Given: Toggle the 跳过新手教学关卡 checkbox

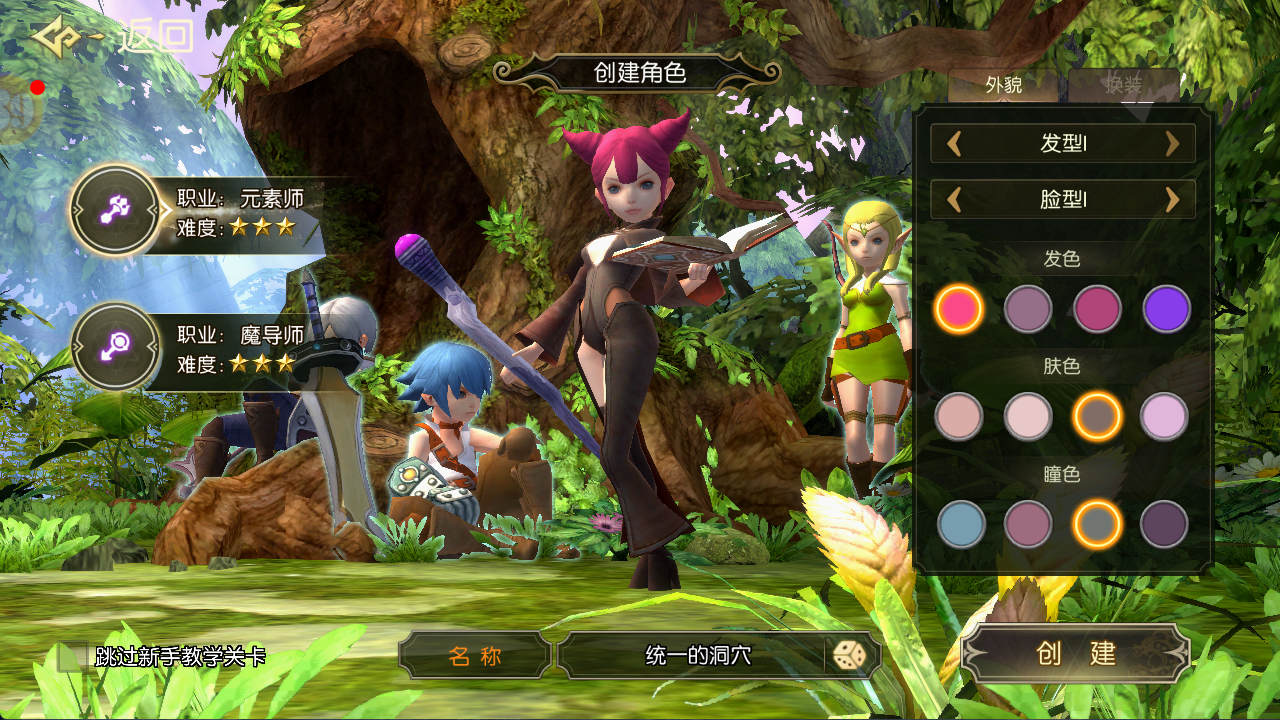Looking at the screenshot, I should coord(72,656).
